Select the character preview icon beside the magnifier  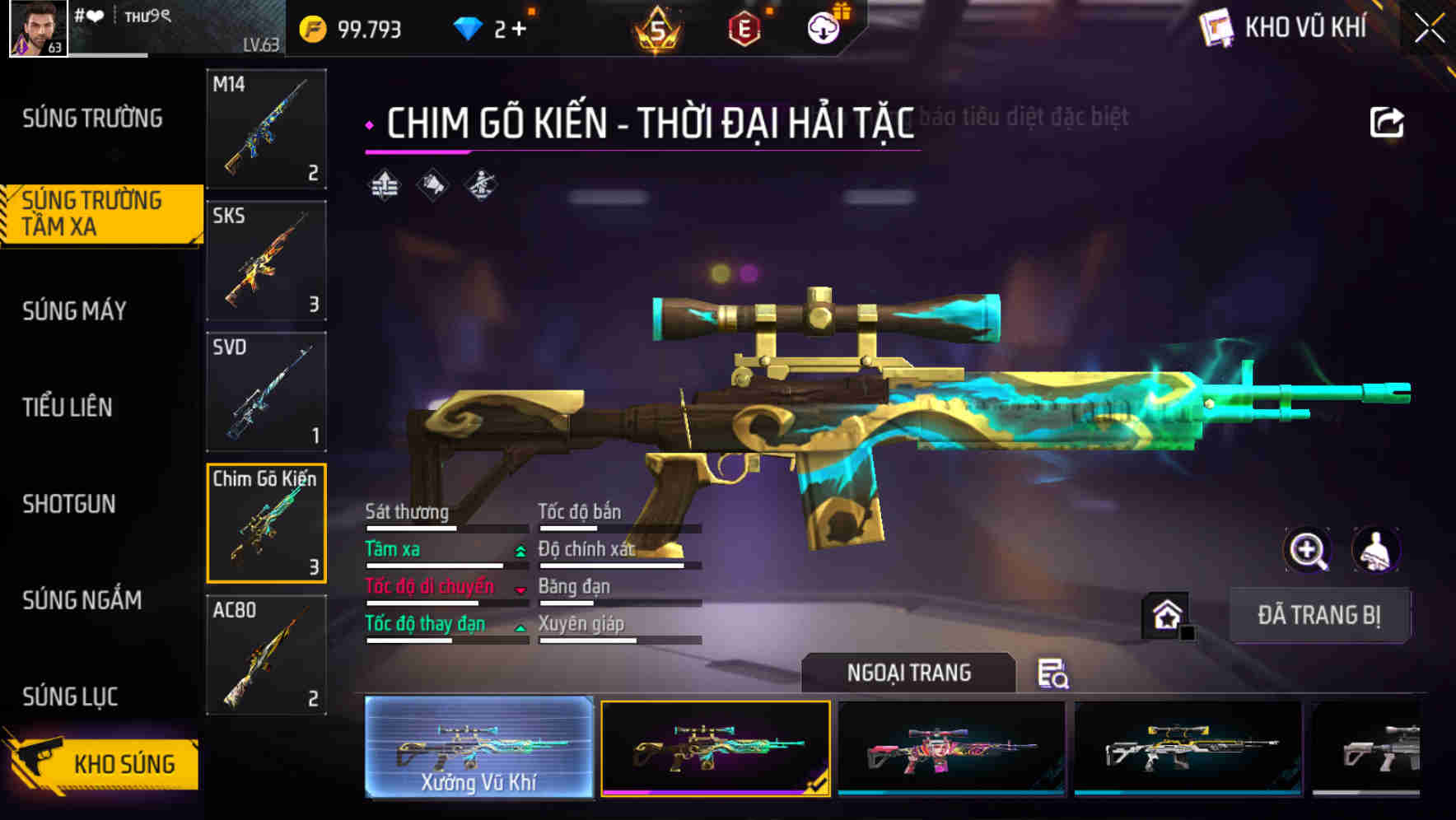pos(1376,550)
